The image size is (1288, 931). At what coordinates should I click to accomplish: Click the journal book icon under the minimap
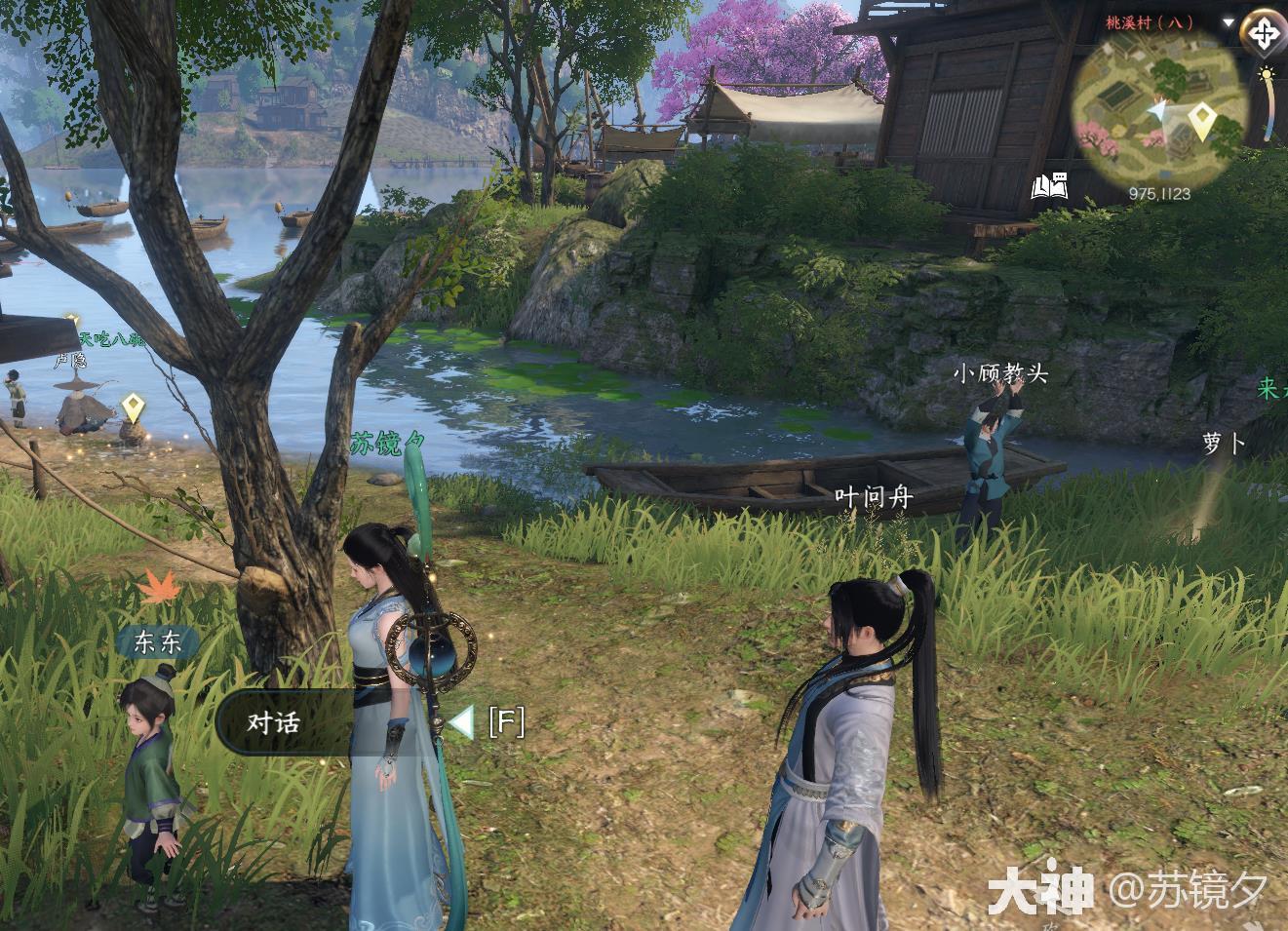pyautogui.click(x=1051, y=186)
